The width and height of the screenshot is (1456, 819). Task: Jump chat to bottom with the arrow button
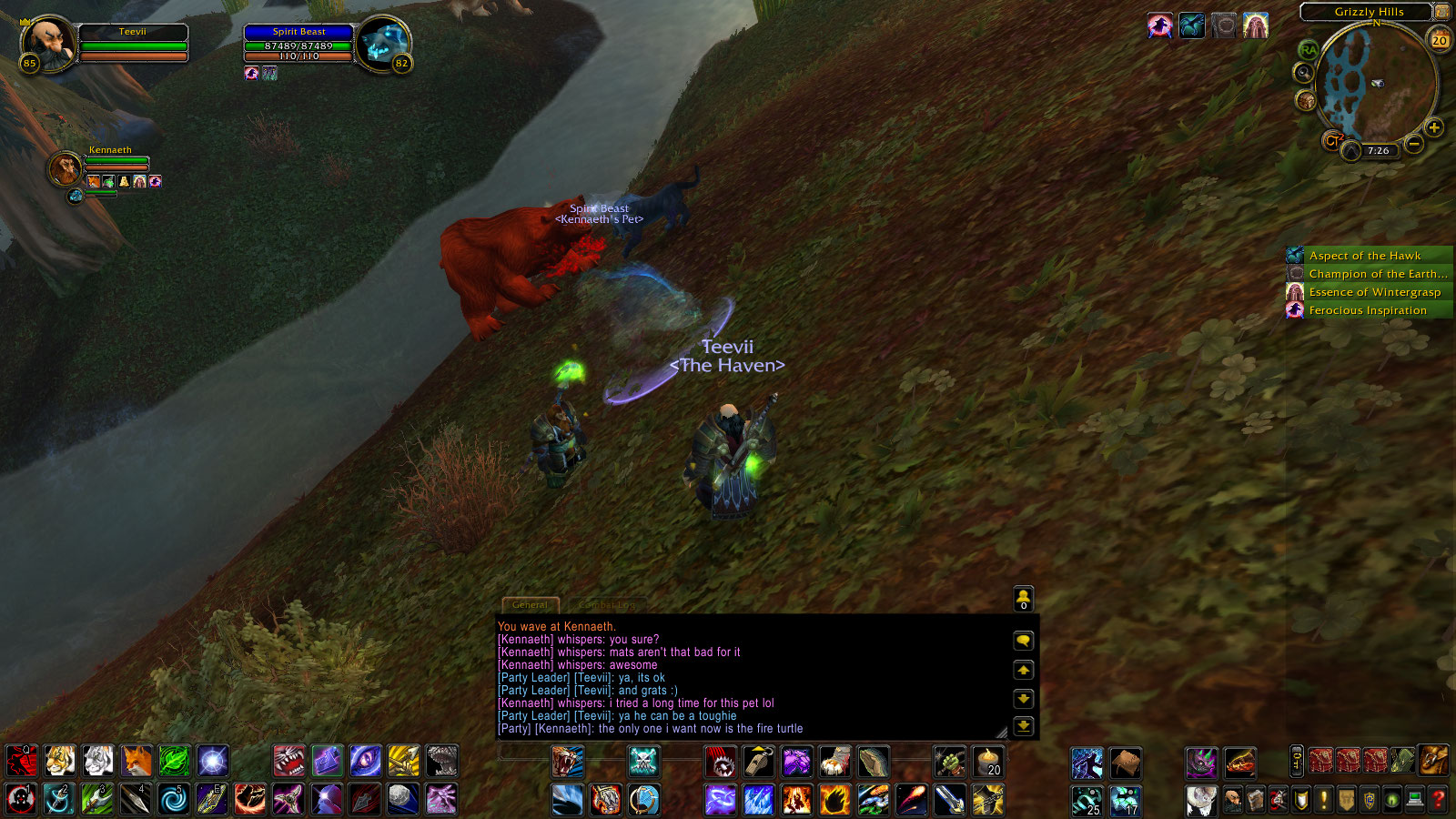coord(1024,726)
